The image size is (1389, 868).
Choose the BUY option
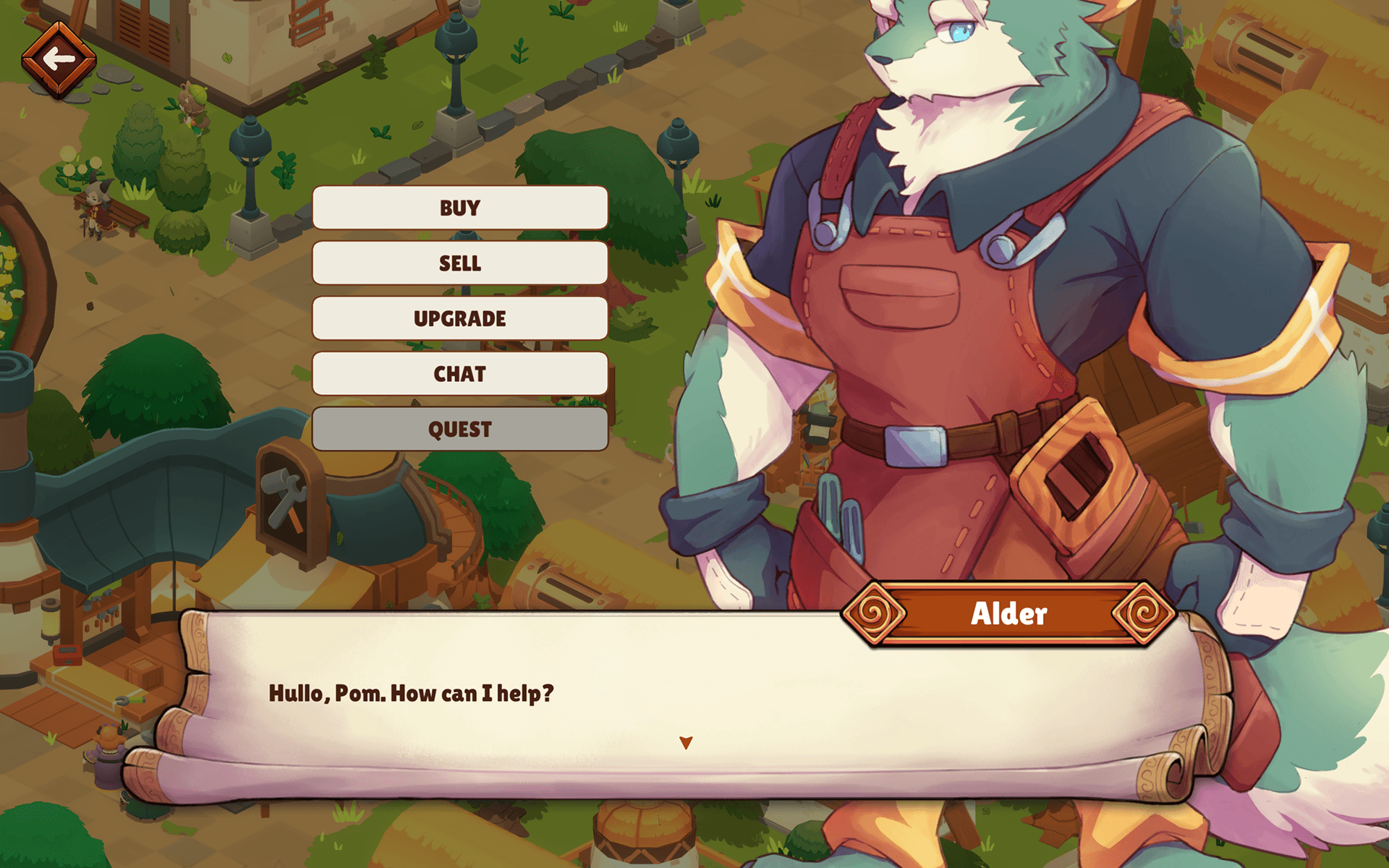[459, 208]
